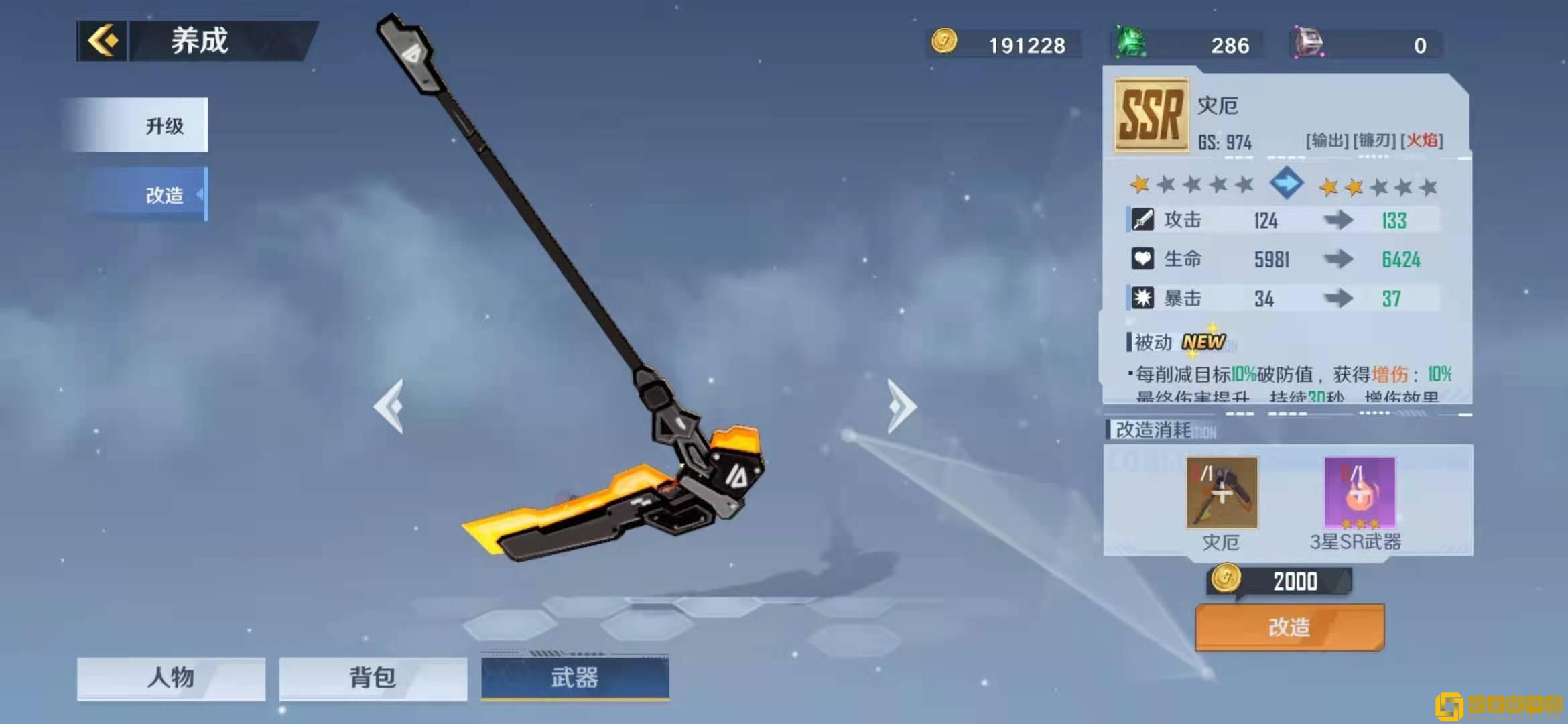1568x724 pixels.
Task: Select the 3星SR武器 material thumbnail
Action: [x=1358, y=493]
